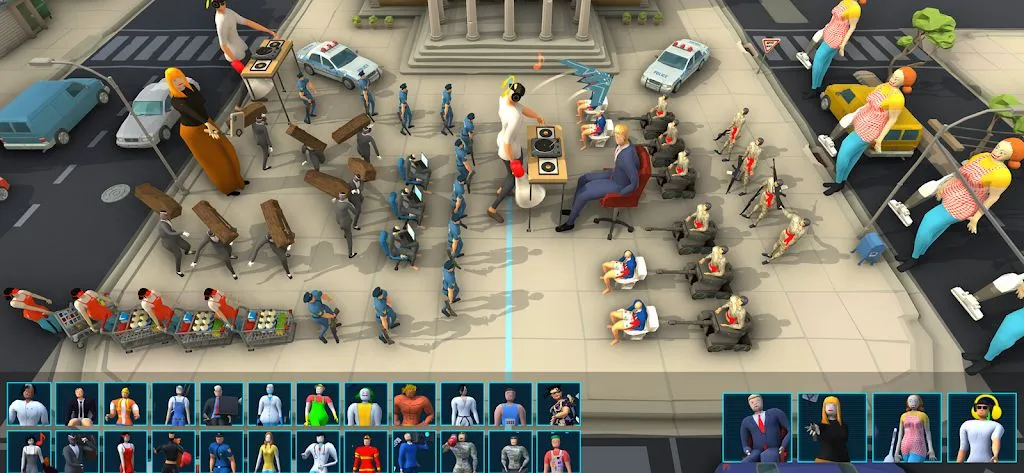Select the camo soldier with red boxing glove
The width and height of the screenshot is (1024, 473).
(x=463, y=452)
